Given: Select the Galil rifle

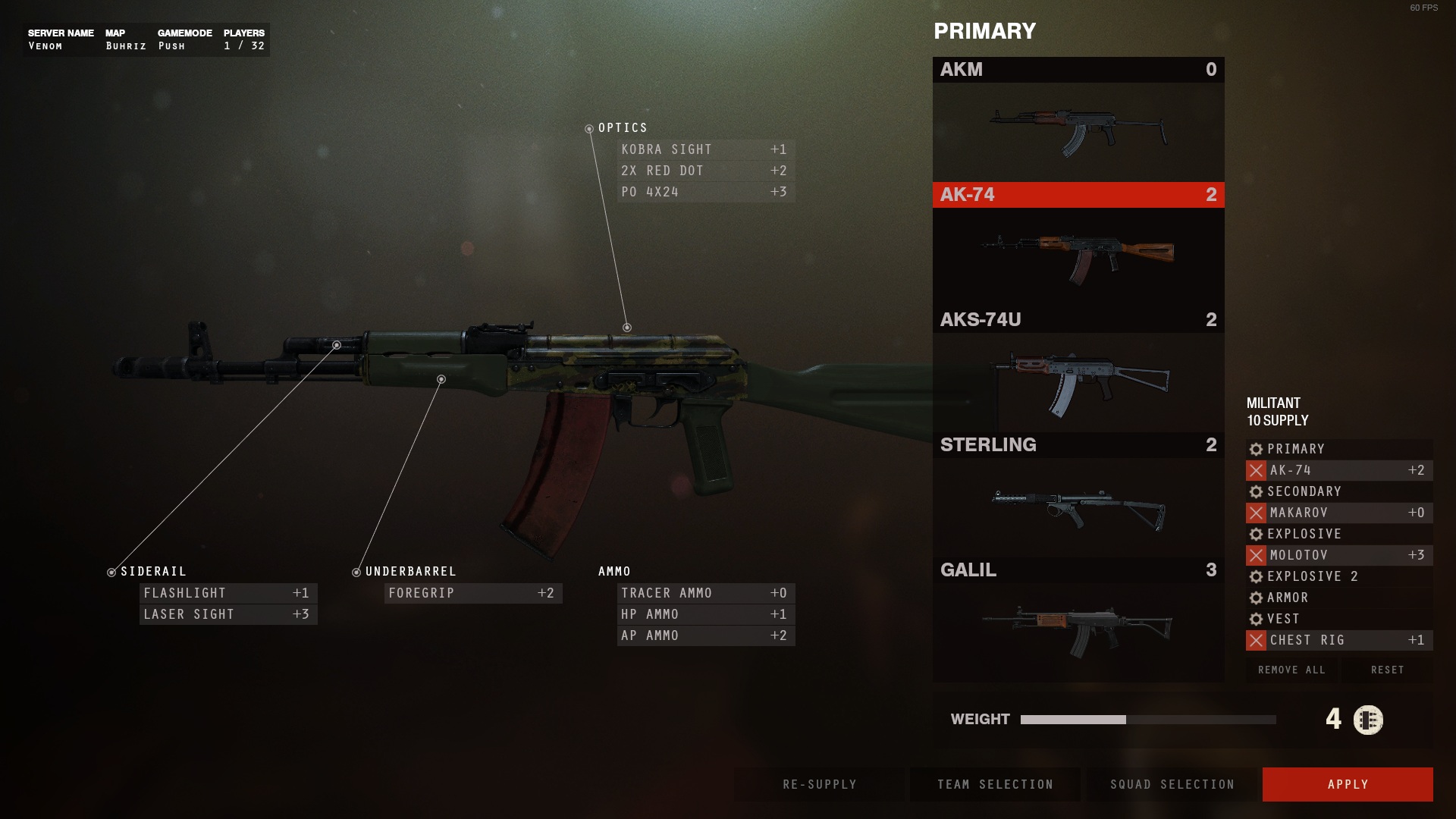Looking at the screenshot, I should click(x=1078, y=620).
